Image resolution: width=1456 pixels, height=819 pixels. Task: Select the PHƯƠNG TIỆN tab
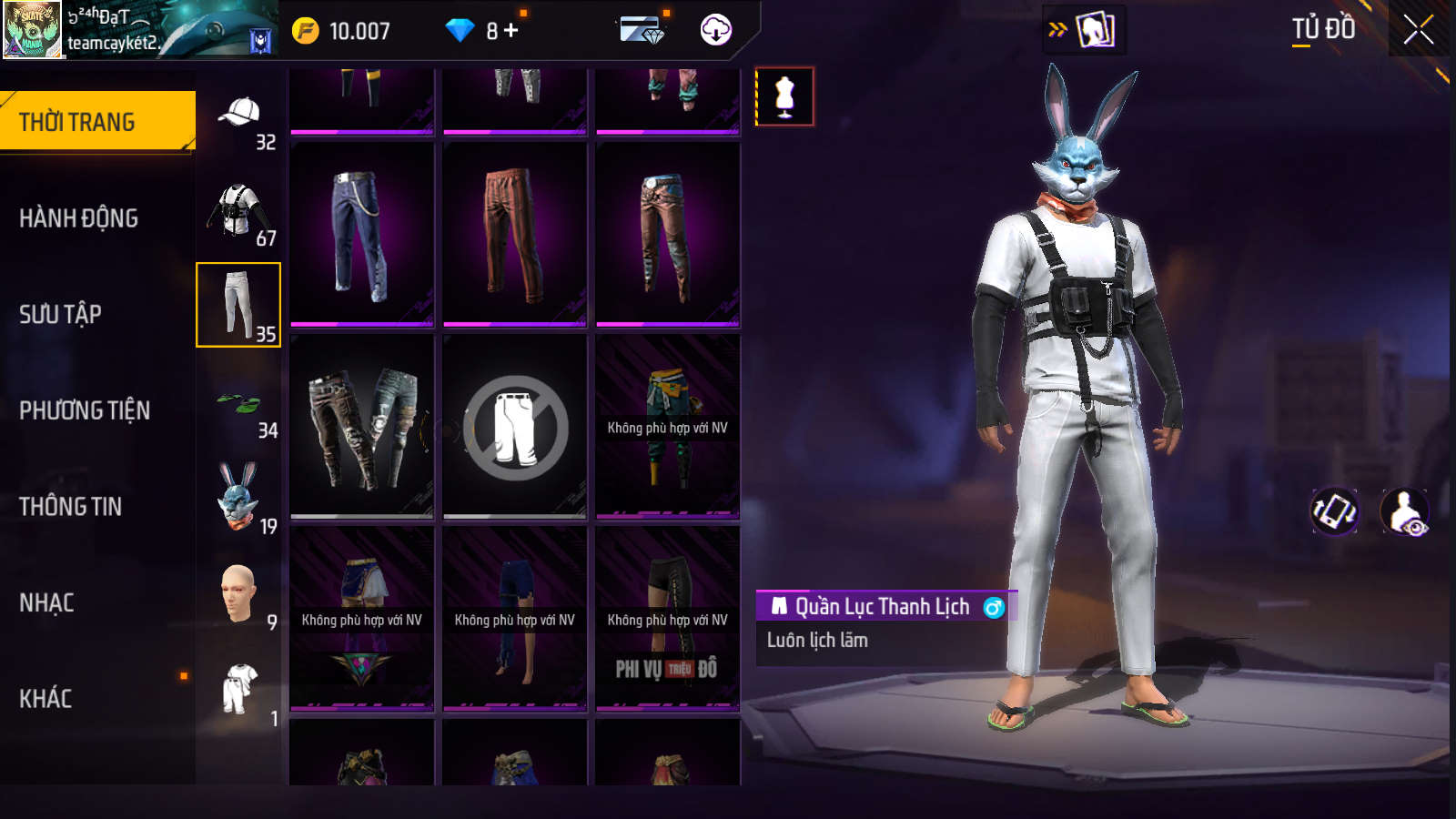point(85,410)
